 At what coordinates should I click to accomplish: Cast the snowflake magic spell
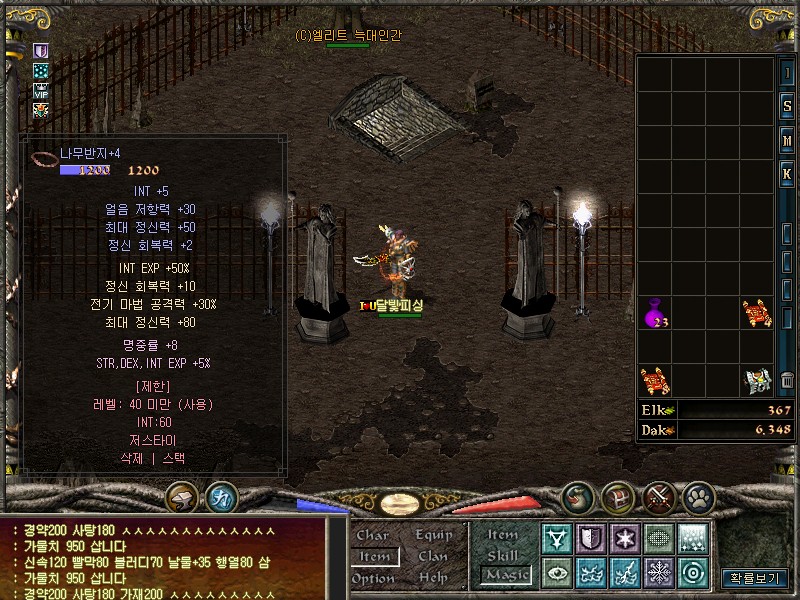click(x=659, y=573)
